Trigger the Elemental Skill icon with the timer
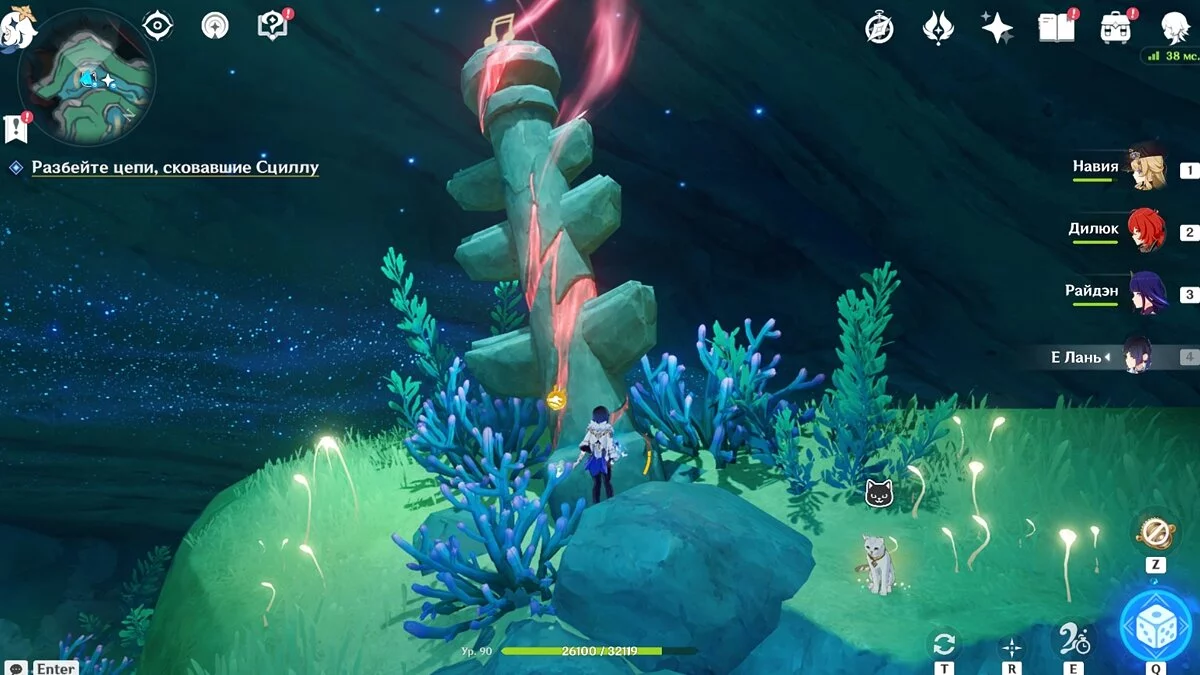Screen dimensions: 1200x675 click(x=1075, y=640)
